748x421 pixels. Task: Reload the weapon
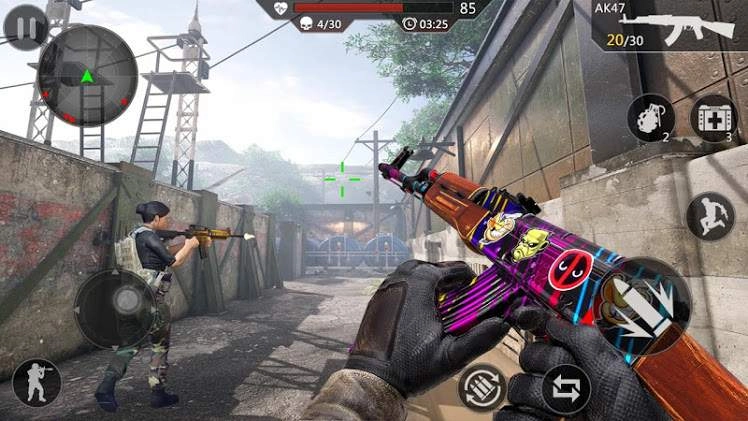482,387
